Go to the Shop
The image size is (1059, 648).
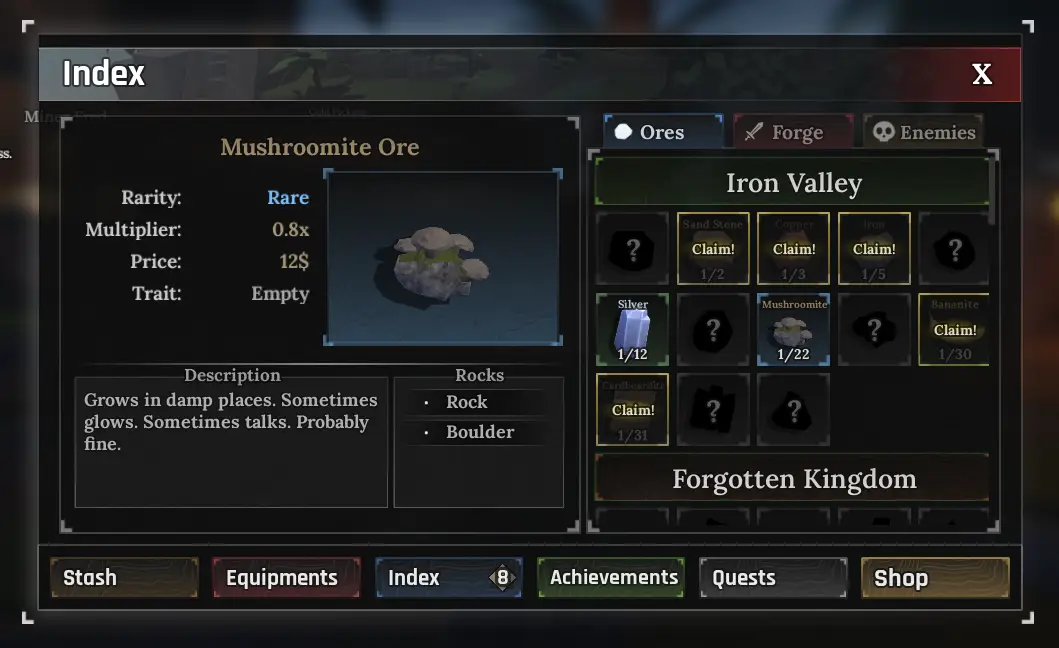click(x=935, y=578)
